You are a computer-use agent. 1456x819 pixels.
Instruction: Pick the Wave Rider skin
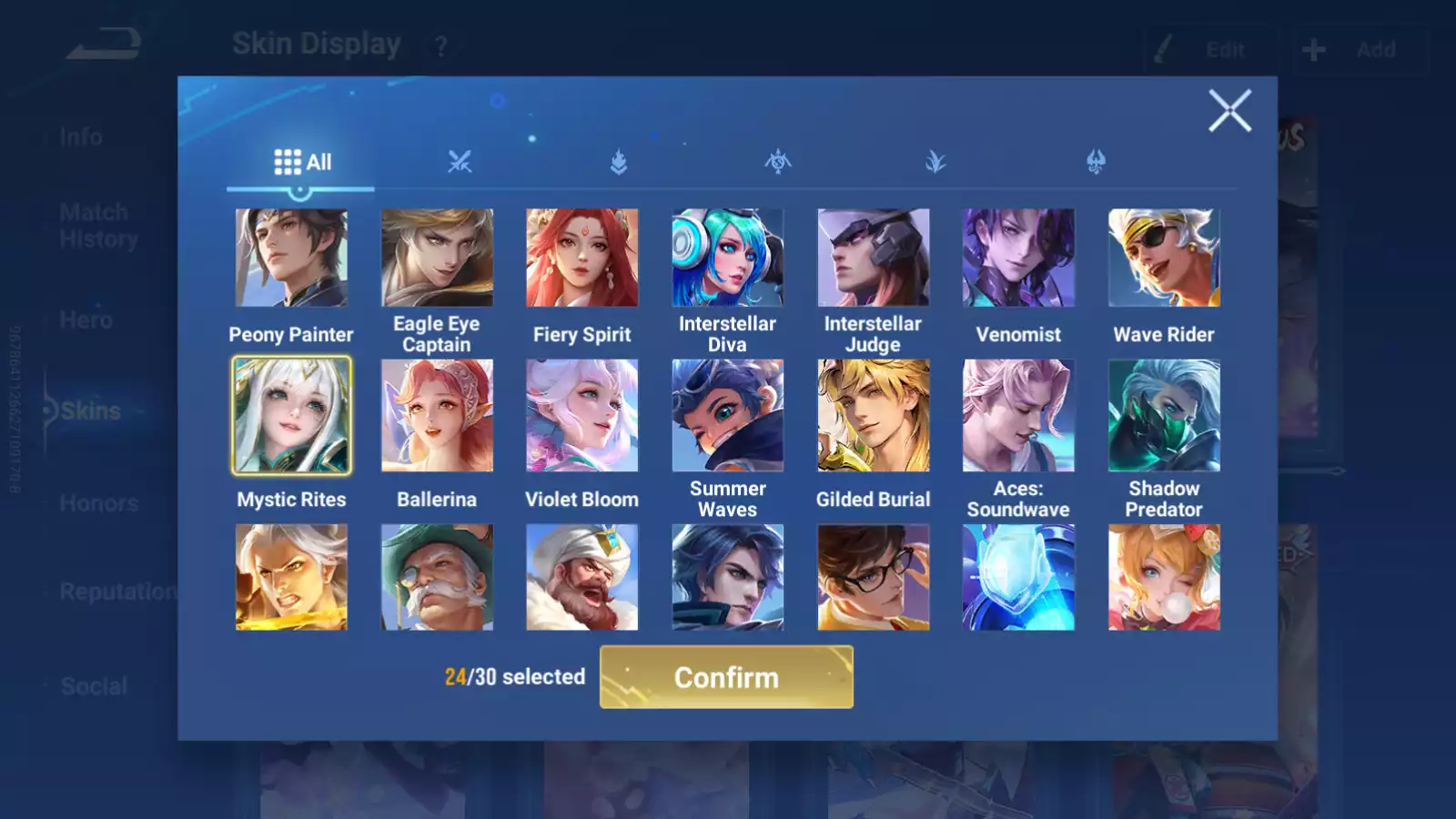point(1164,258)
